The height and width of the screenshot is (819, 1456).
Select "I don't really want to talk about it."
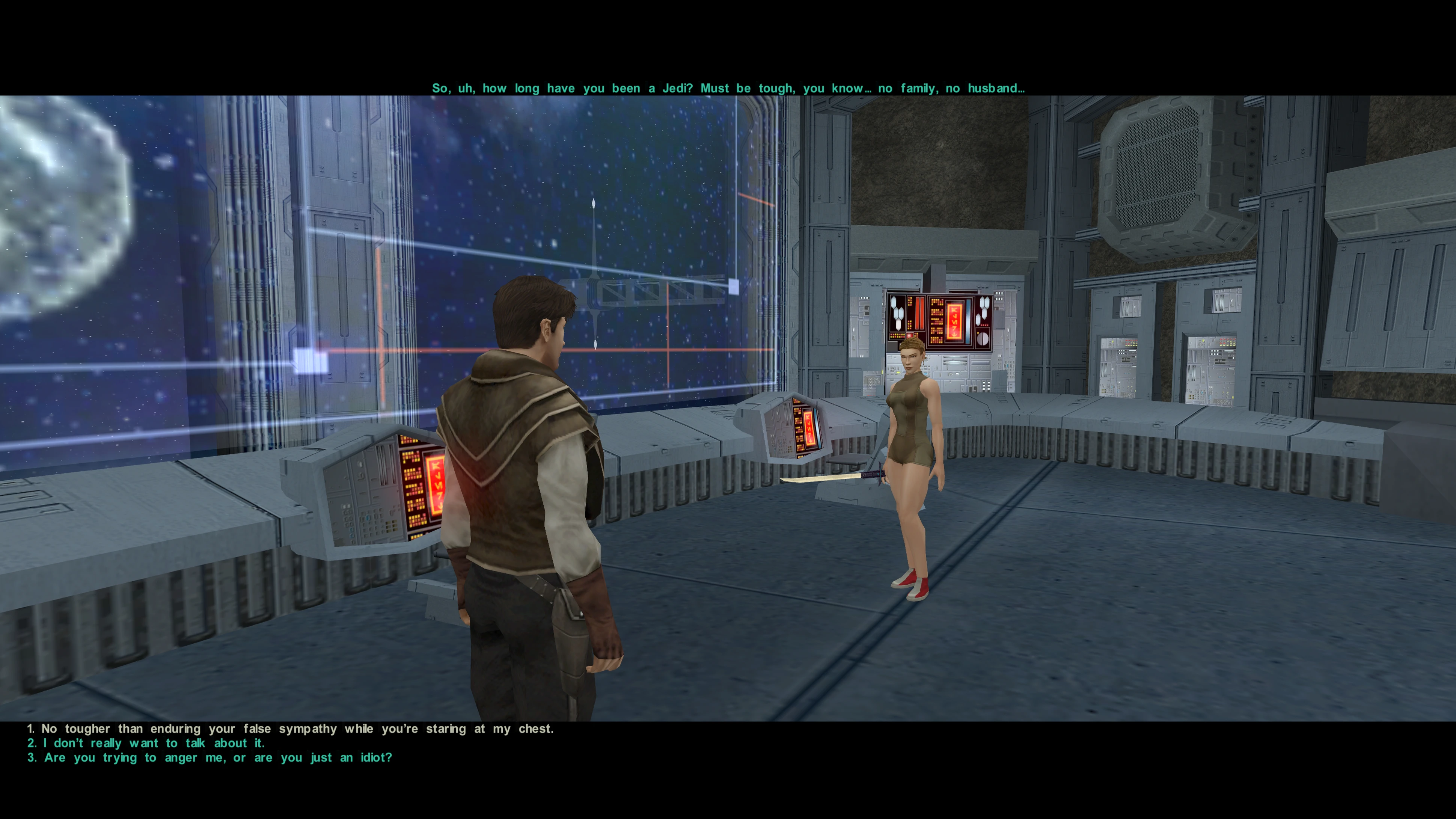pos(146,743)
